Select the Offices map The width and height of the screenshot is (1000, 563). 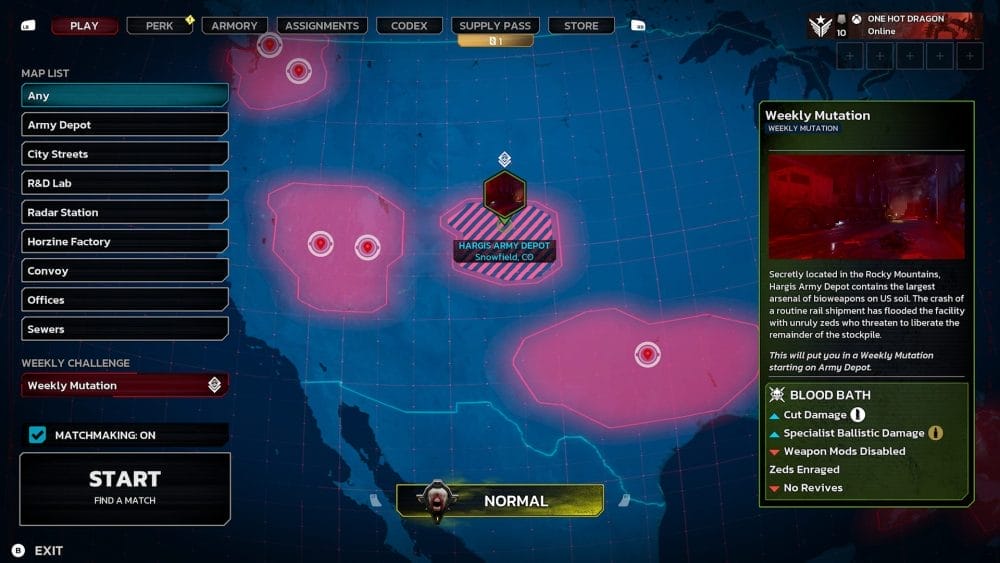tap(125, 299)
